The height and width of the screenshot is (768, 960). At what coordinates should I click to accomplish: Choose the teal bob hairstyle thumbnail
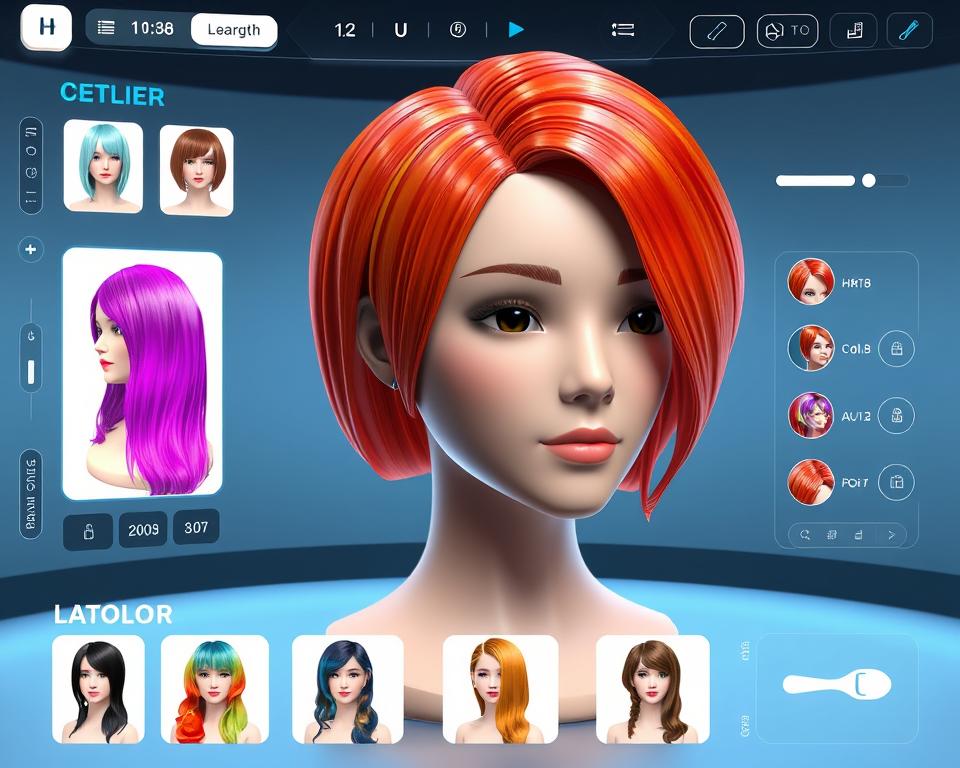coord(102,166)
